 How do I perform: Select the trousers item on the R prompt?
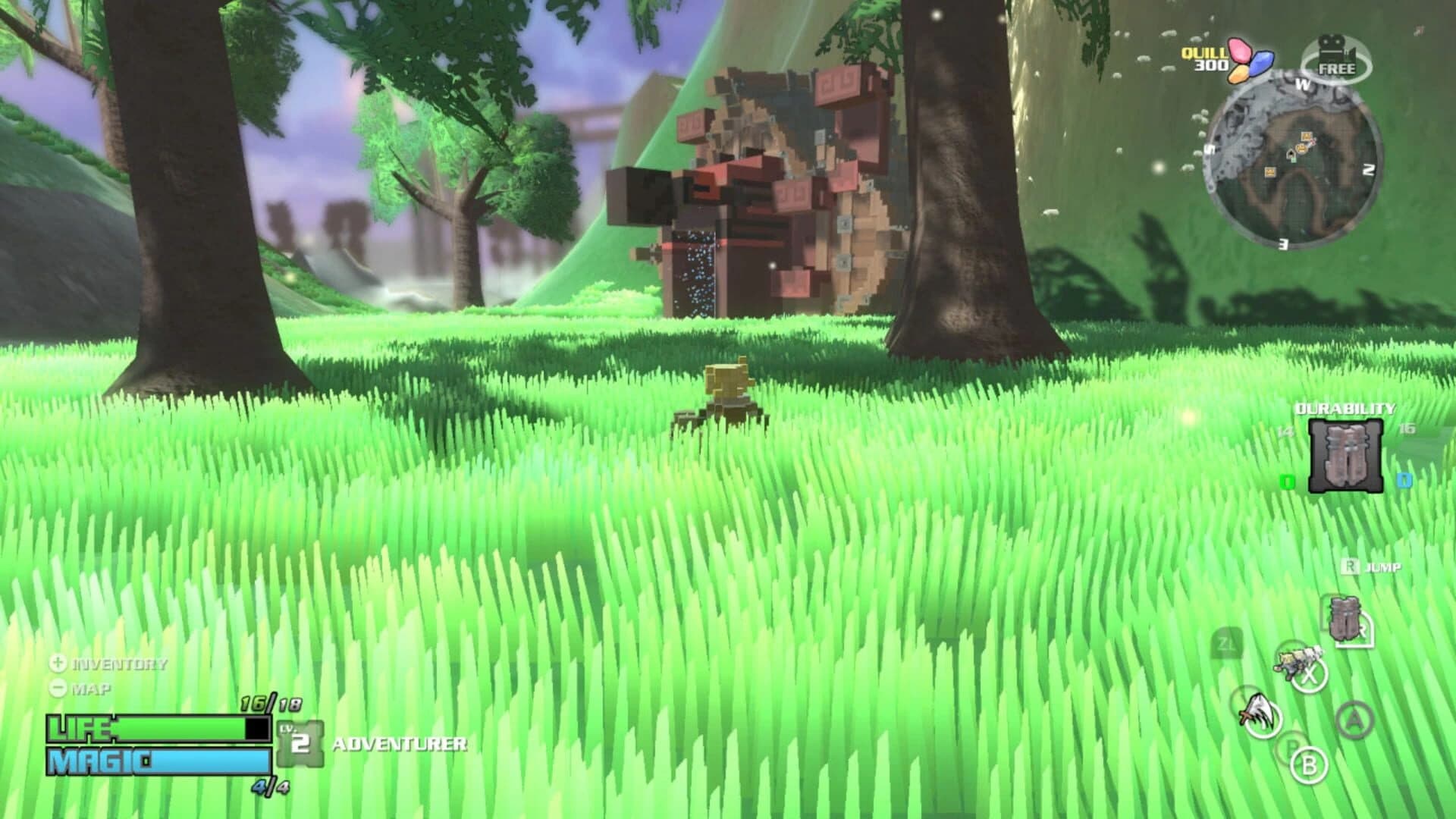(x=1344, y=619)
